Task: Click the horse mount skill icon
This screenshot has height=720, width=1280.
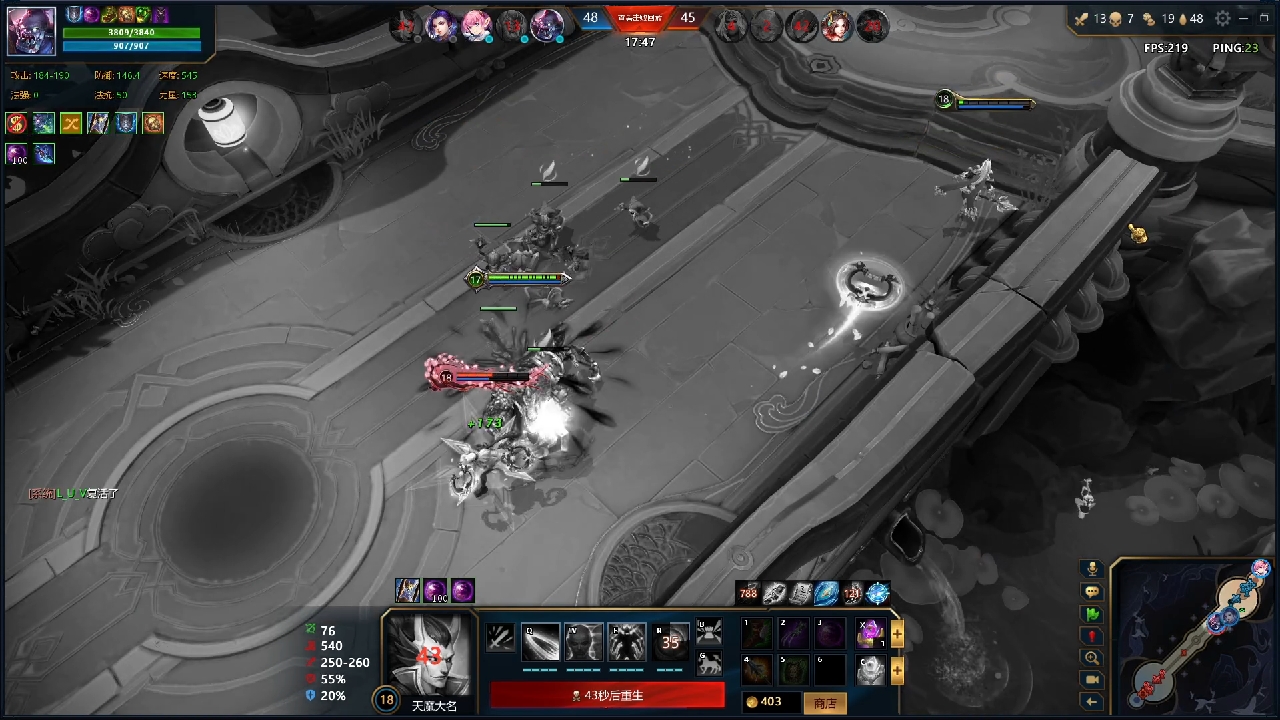Action: click(709, 662)
